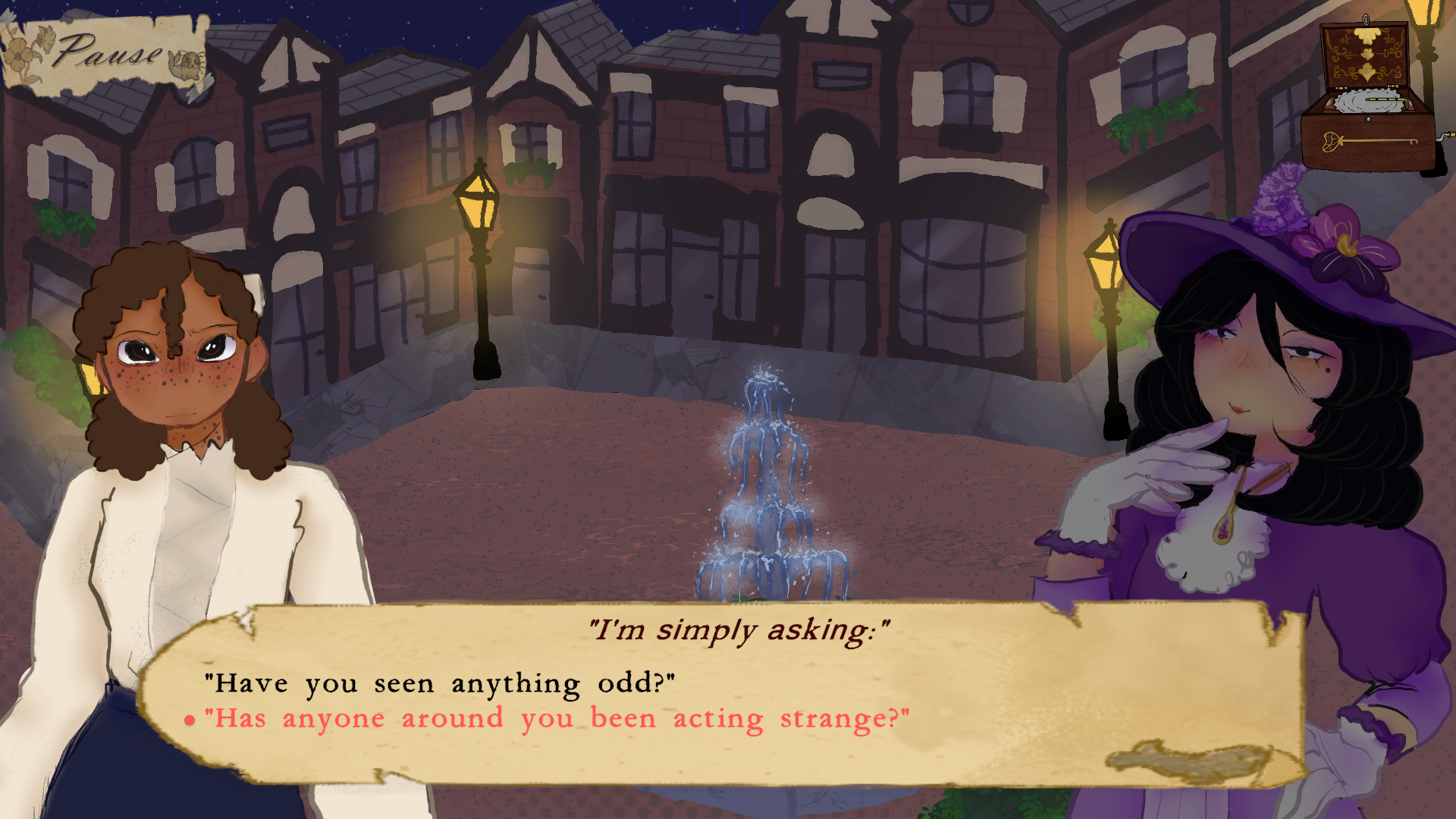Click the heart ornament on the music box lid
Viewport: 1456px width, 819px height.
pyautogui.click(x=1367, y=53)
